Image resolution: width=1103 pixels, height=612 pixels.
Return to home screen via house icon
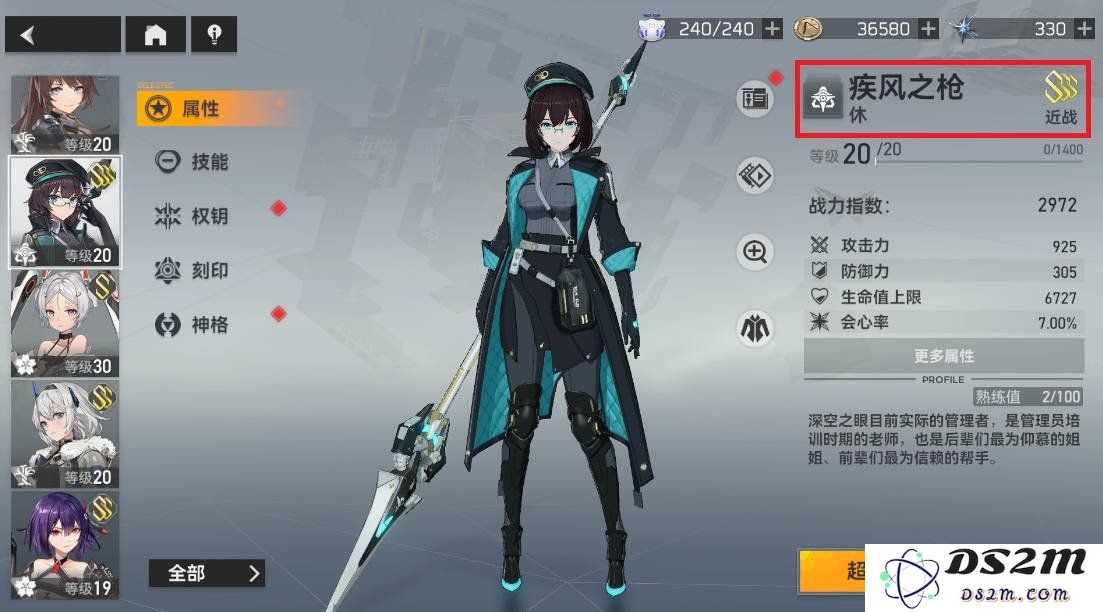click(155, 35)
